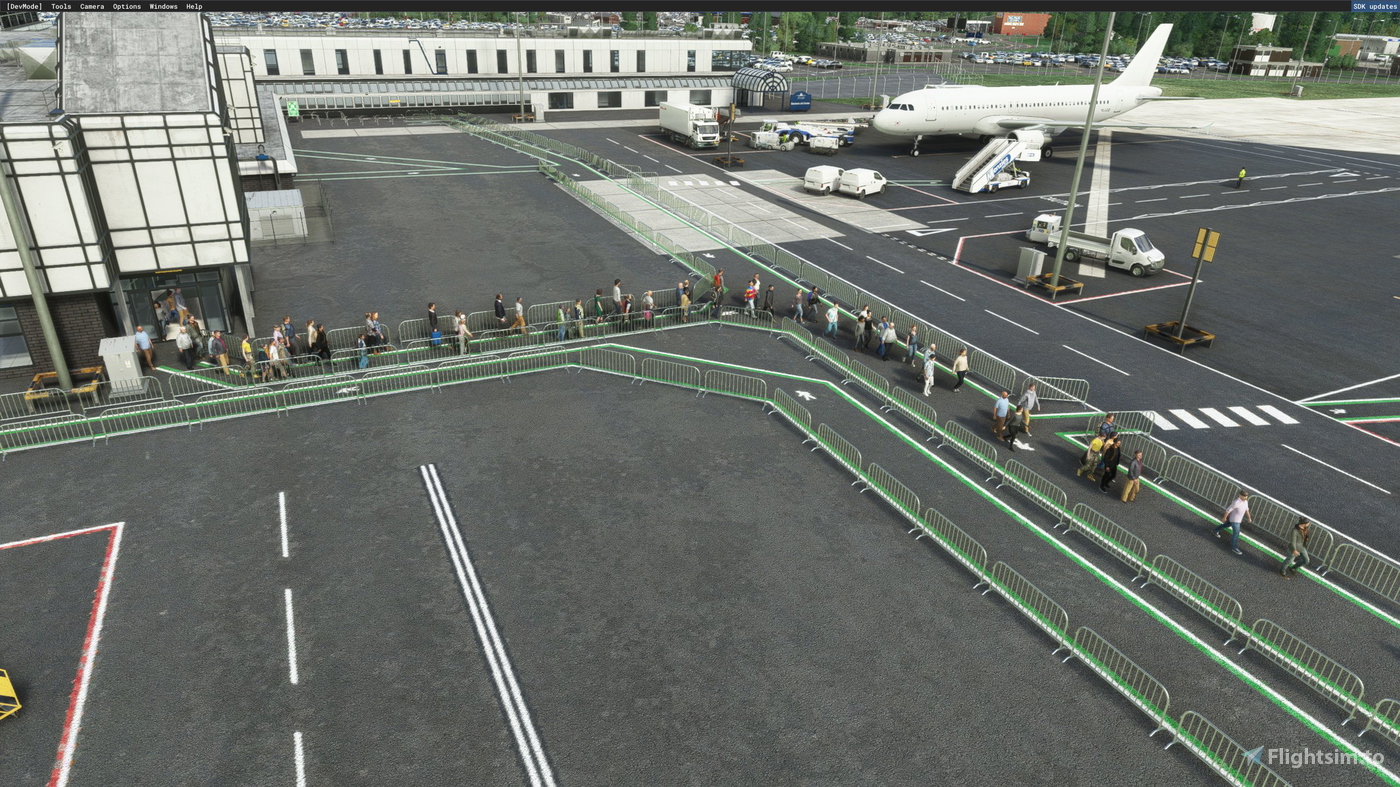Image resolution: width=1400 pixels, height=787 pixels.
Task: Open the Windows menu
Action: tap(162, 5)
